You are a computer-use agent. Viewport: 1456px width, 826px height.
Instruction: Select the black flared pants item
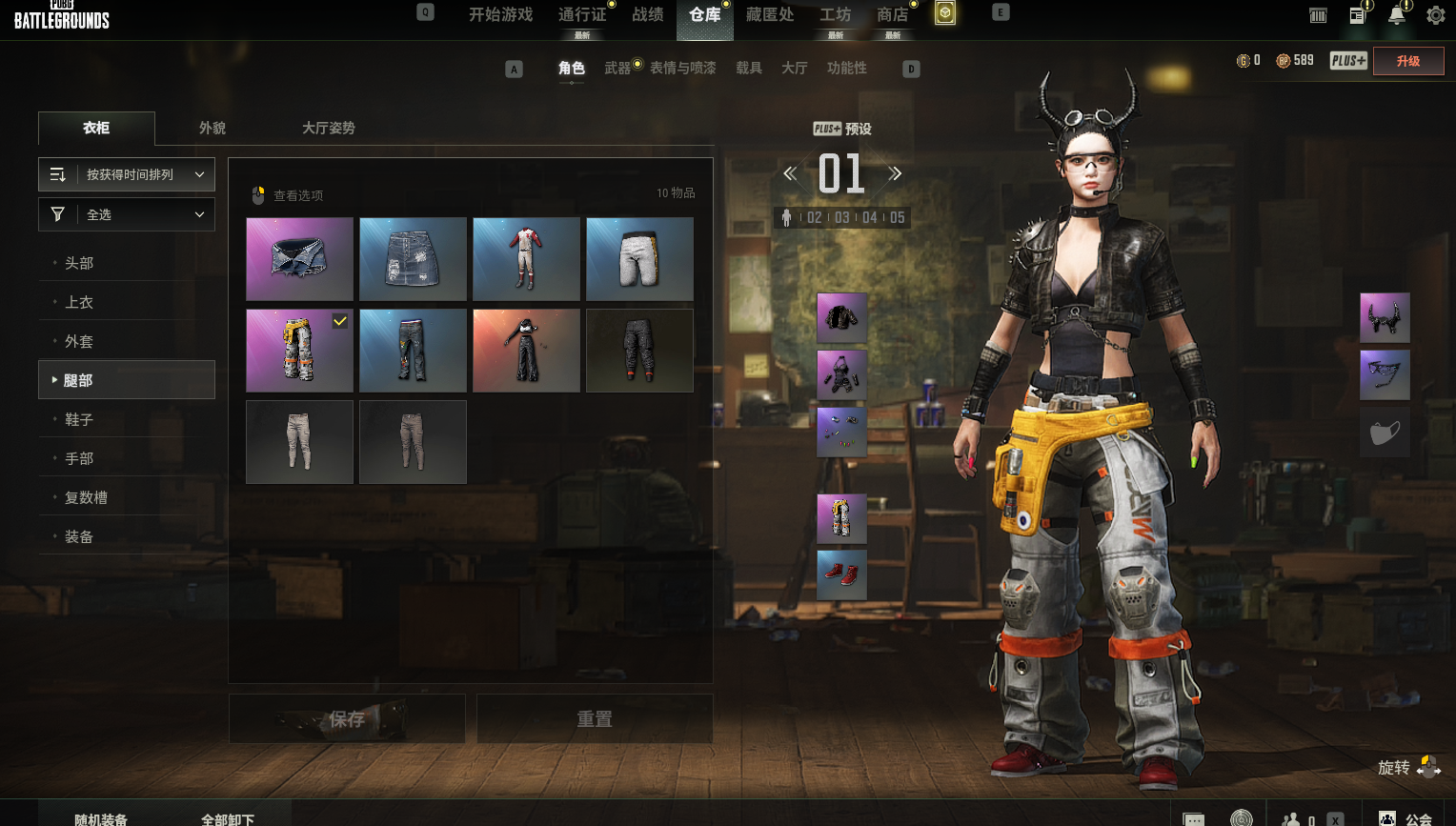click(x=526, y=351)
